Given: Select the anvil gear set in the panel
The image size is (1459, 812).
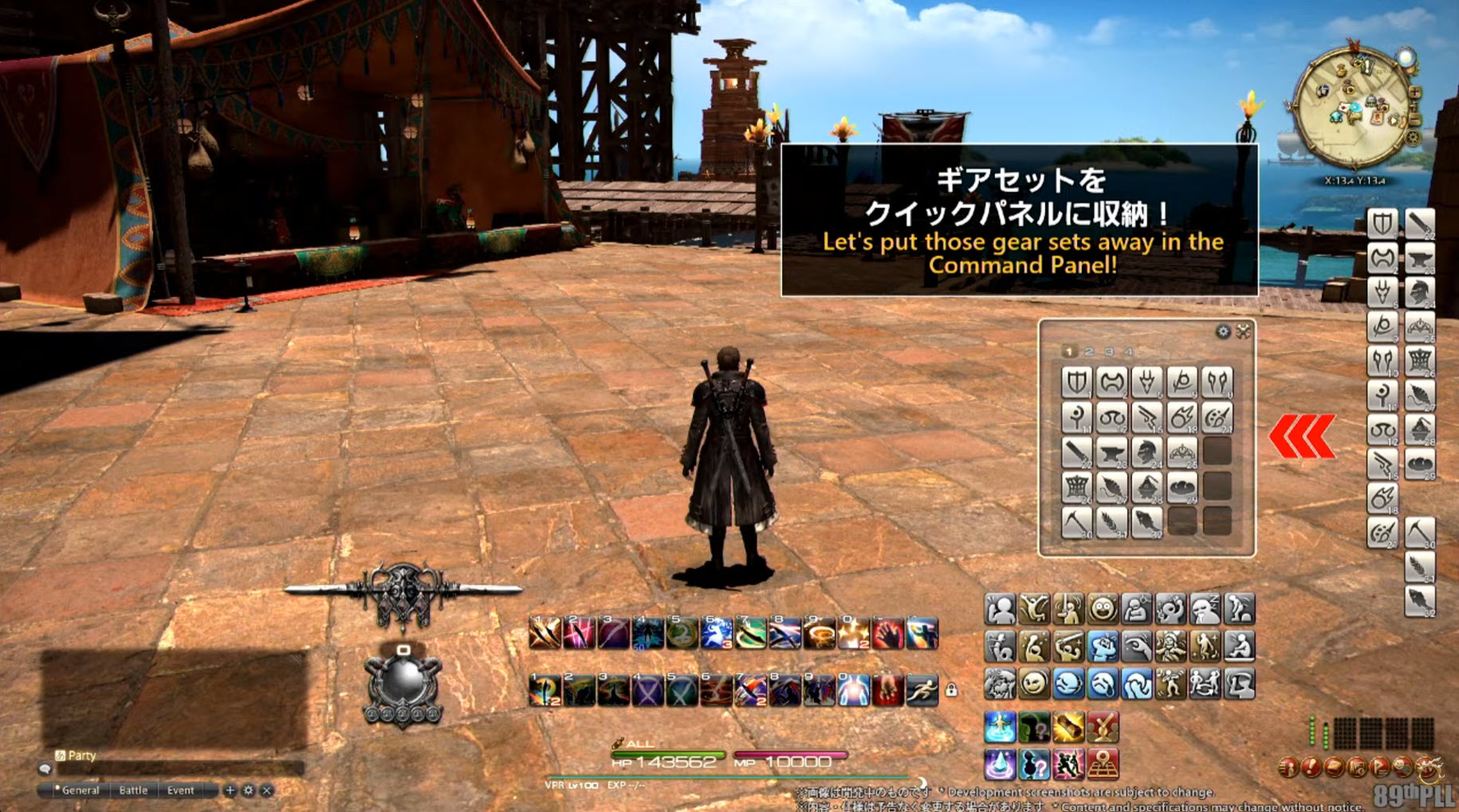Looking at the screenshot, I should (x=1111, y=453).
